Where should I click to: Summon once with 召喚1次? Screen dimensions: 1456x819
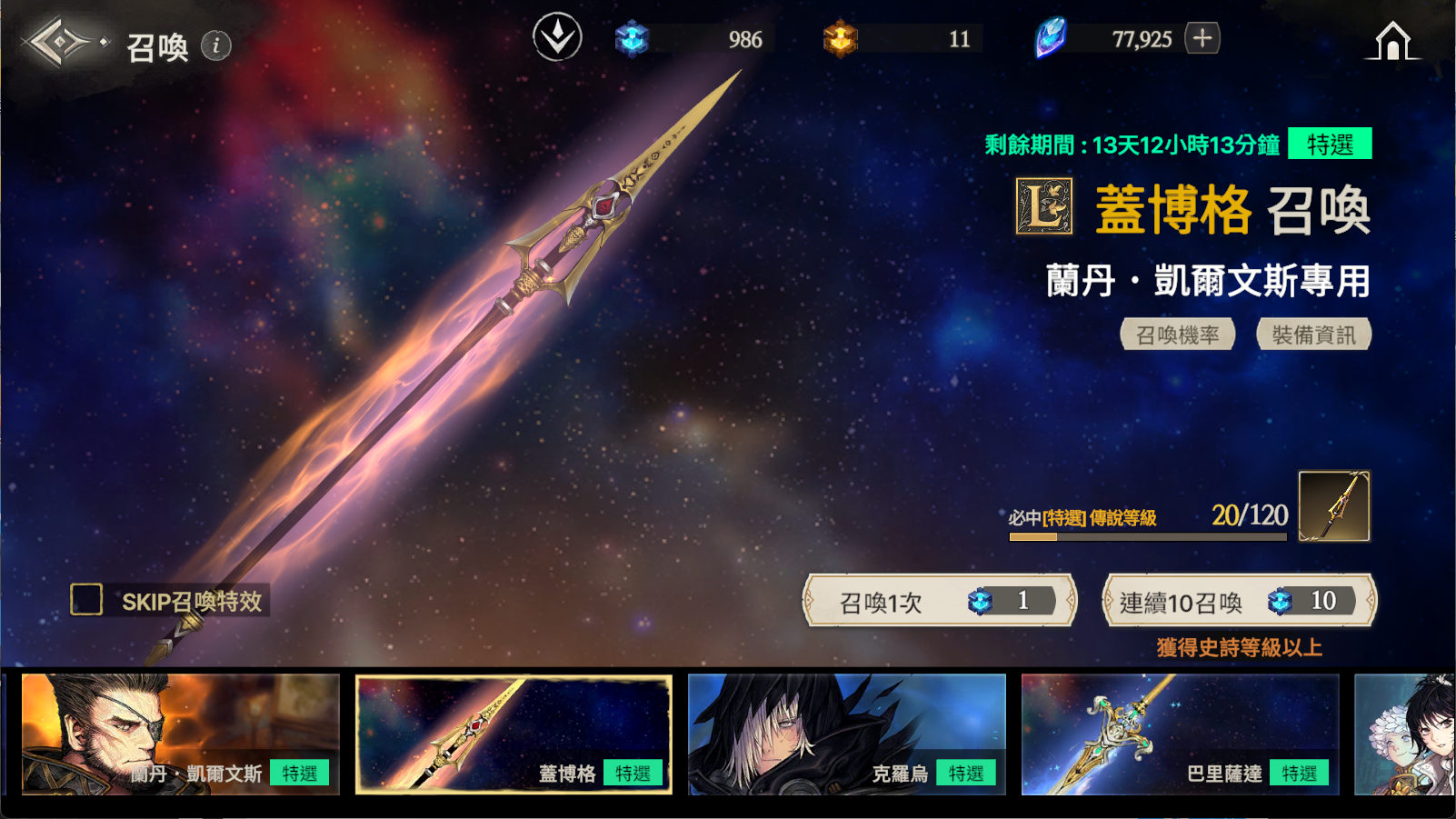[x=940, y=601]
